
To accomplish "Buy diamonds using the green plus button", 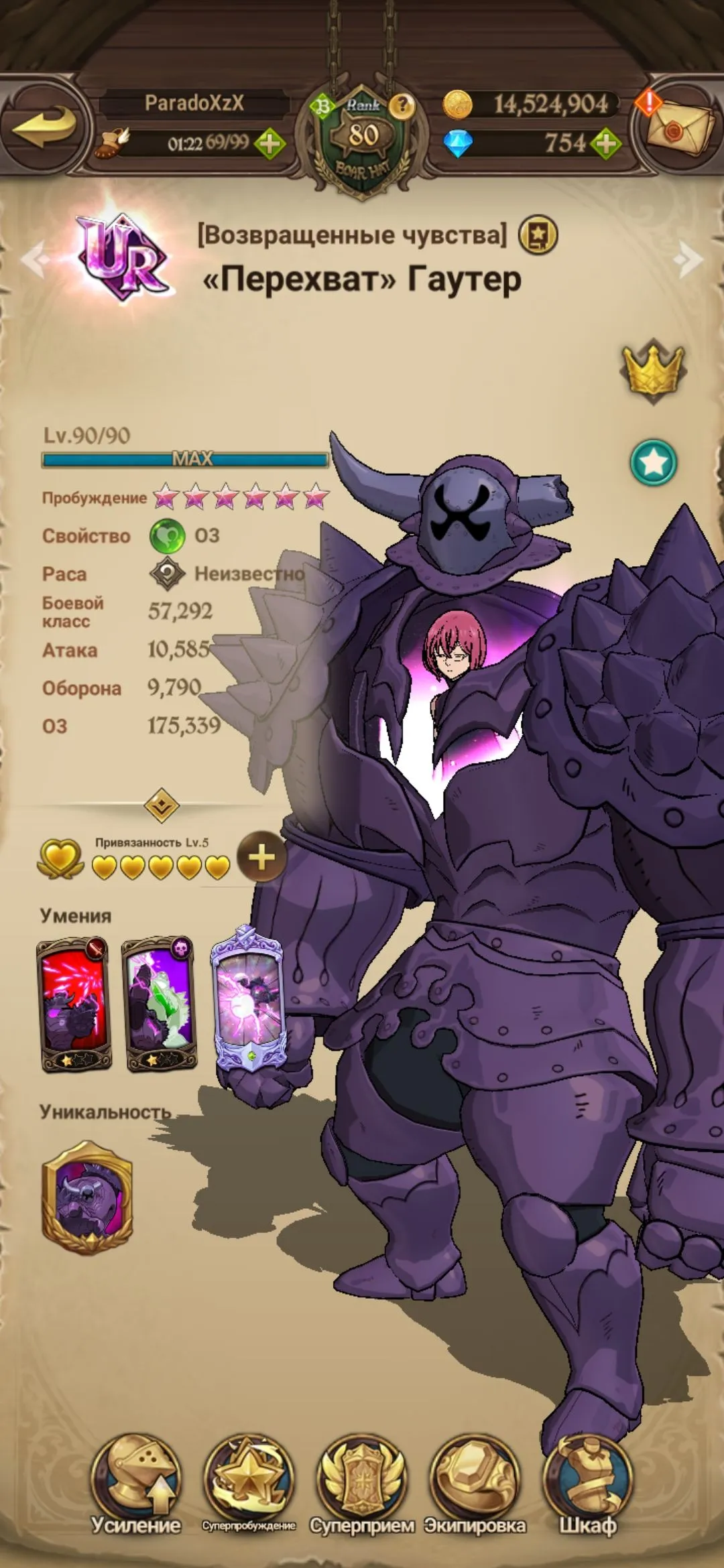I will pyautogui.click(x=605, y=143).
